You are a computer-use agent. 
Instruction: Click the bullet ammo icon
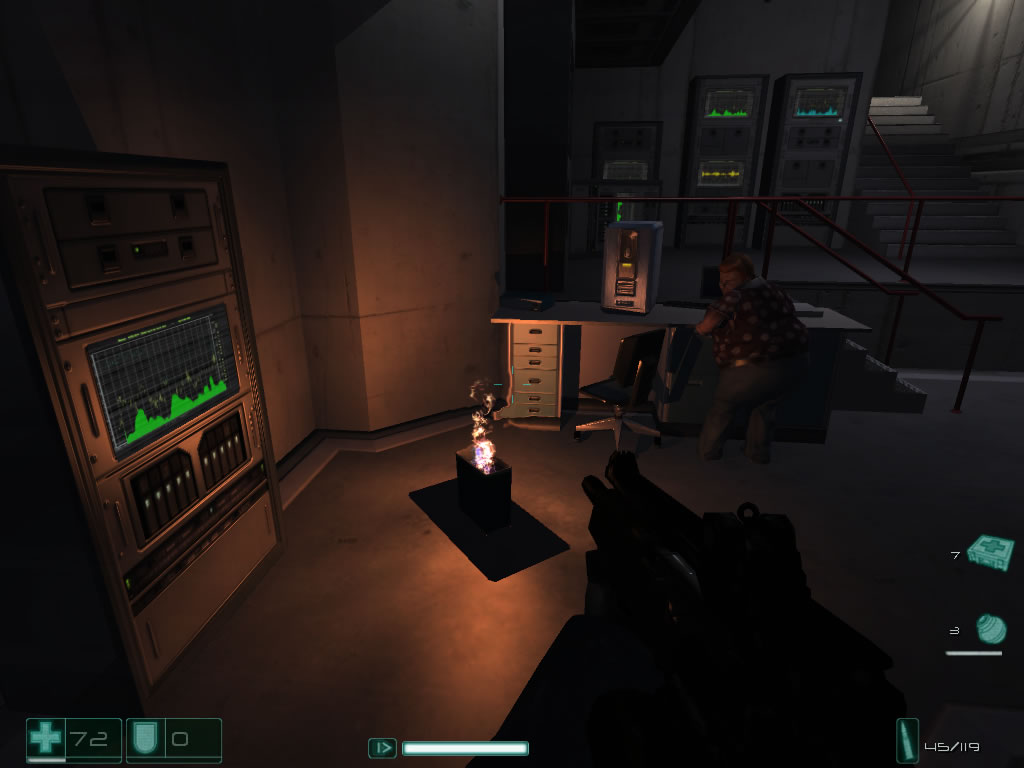(907, 742)
